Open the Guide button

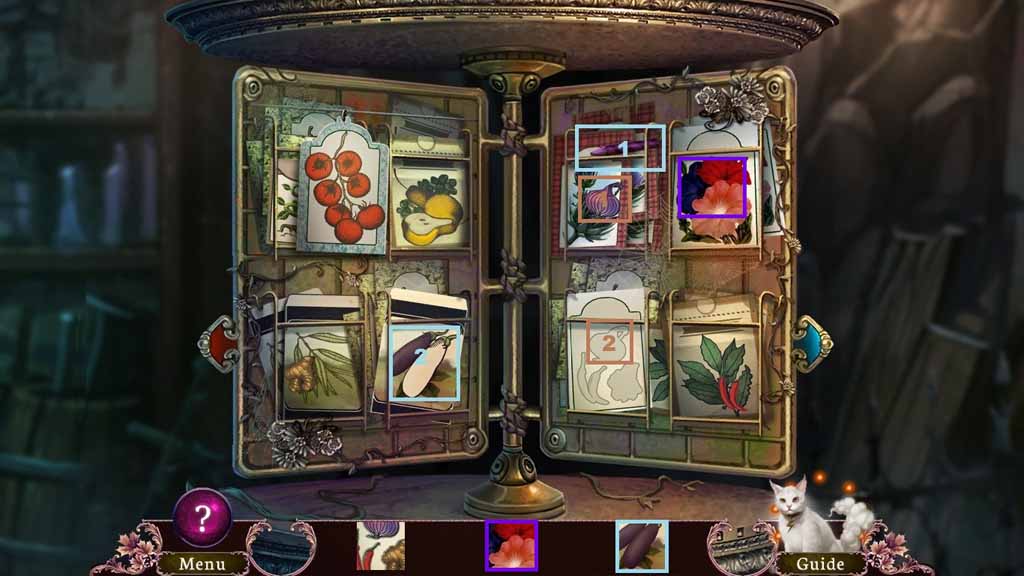820,564
